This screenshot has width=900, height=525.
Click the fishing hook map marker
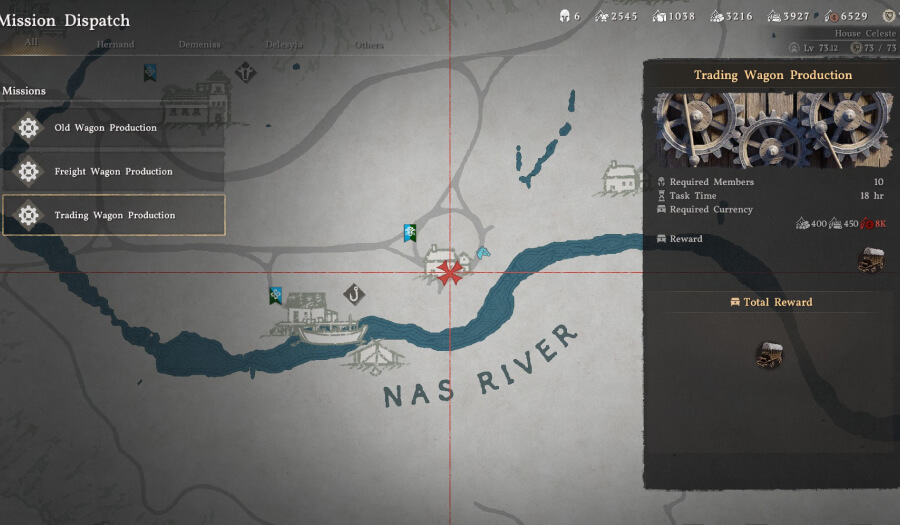coord(353,294)
